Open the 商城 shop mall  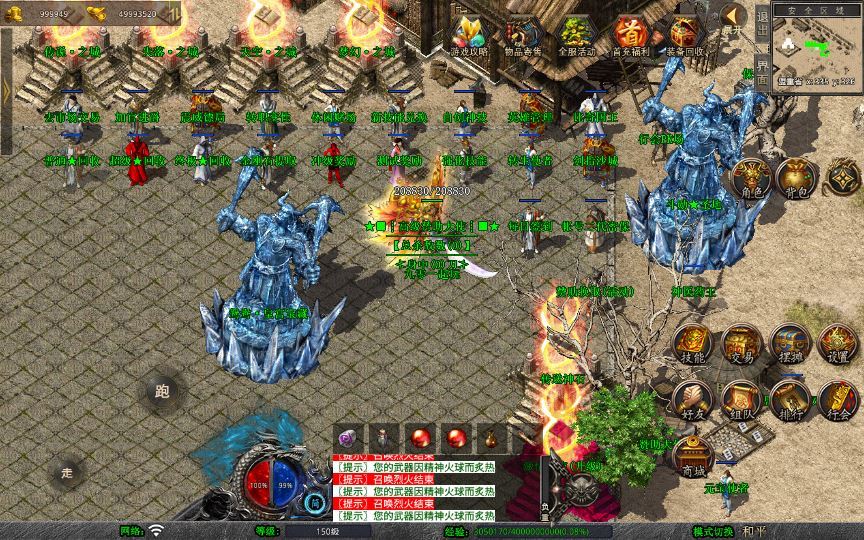tap(692, 456)
